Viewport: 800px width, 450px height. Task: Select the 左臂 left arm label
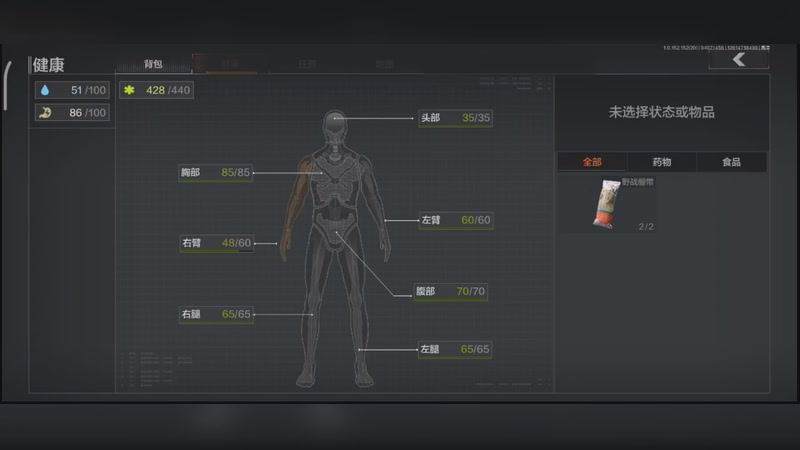point(456,220)
